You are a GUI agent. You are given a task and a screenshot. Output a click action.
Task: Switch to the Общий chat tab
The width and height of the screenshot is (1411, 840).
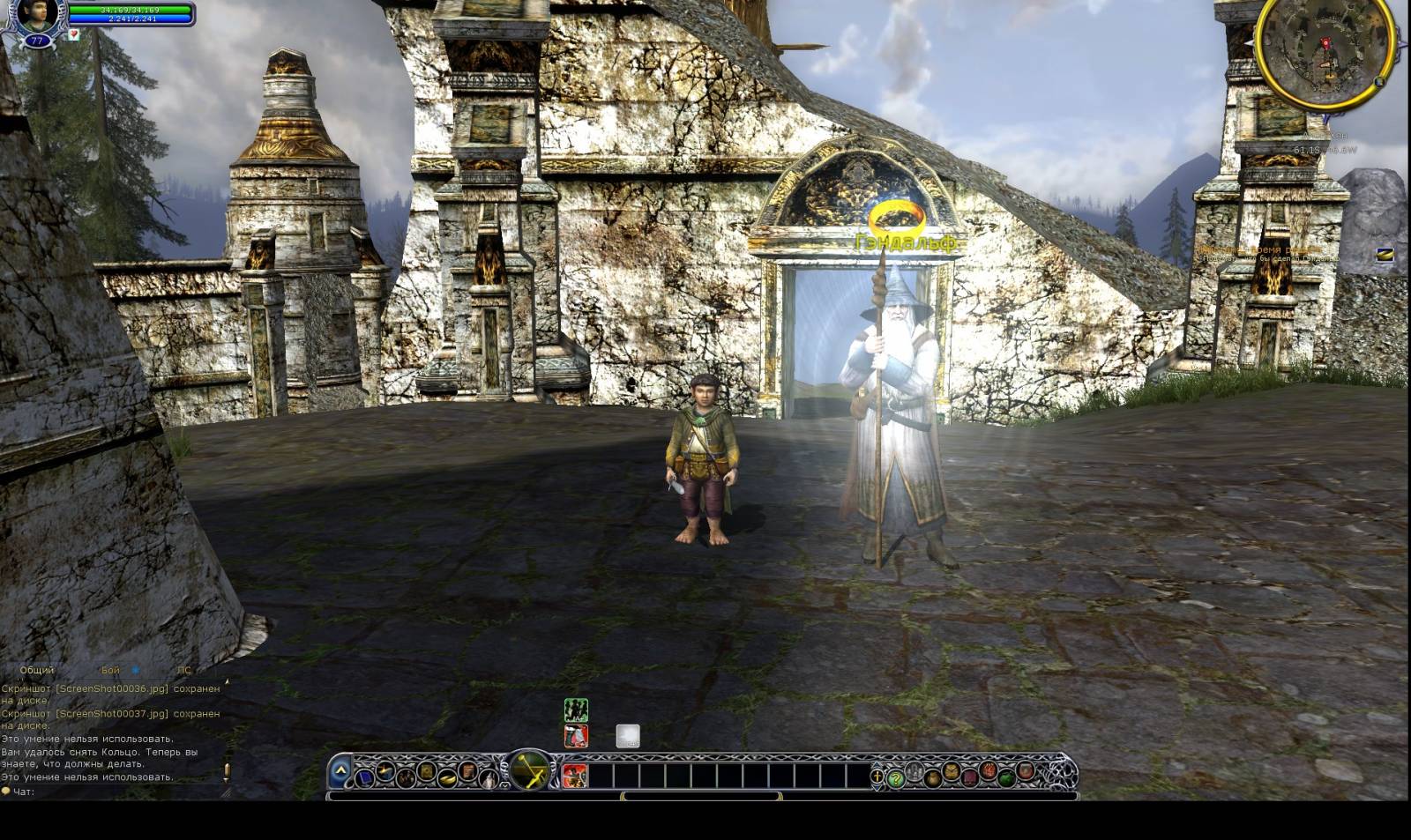coord(37,670)
